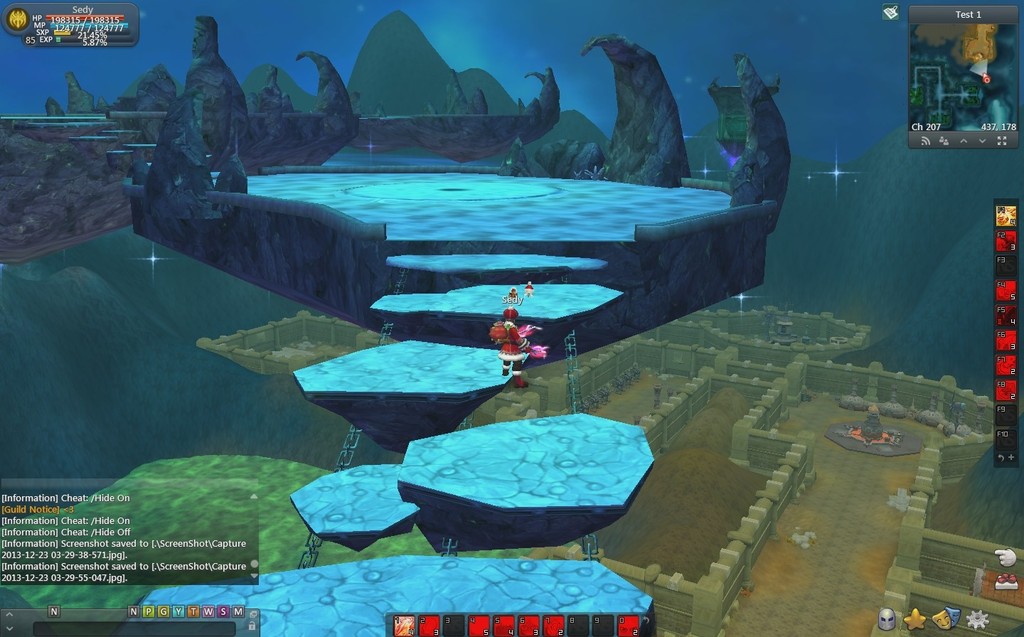Click the Sedy character portrait emblem
The width and height of the screenshot is (1024, 637).
click(17, 20)
